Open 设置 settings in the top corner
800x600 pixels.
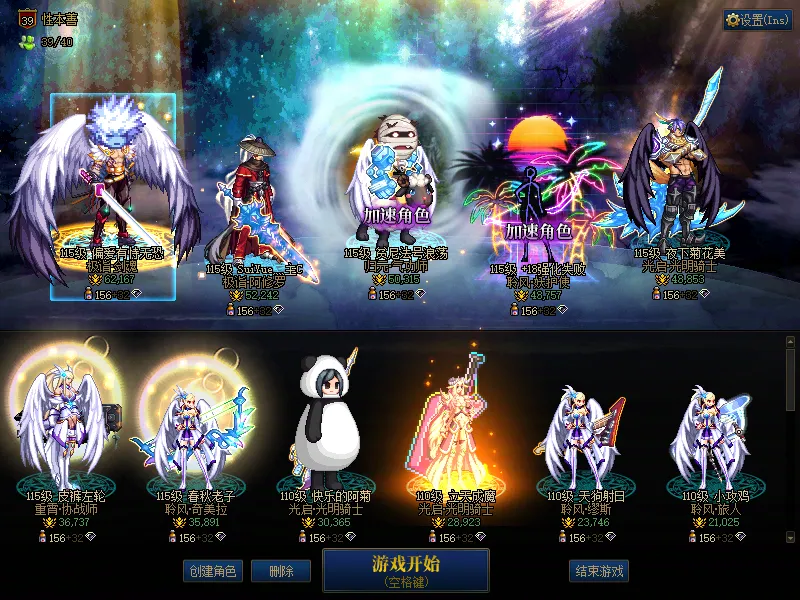click(x=757, y=20)
